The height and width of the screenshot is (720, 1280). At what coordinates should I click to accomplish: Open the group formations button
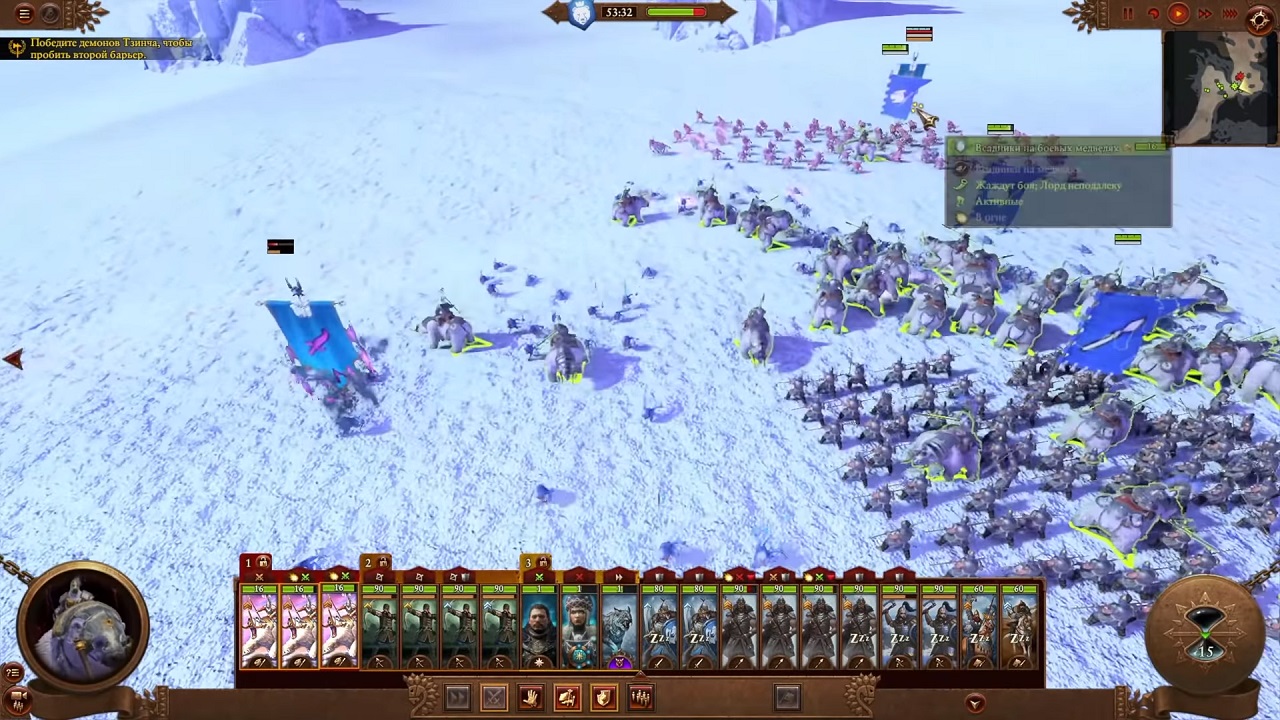641,697
